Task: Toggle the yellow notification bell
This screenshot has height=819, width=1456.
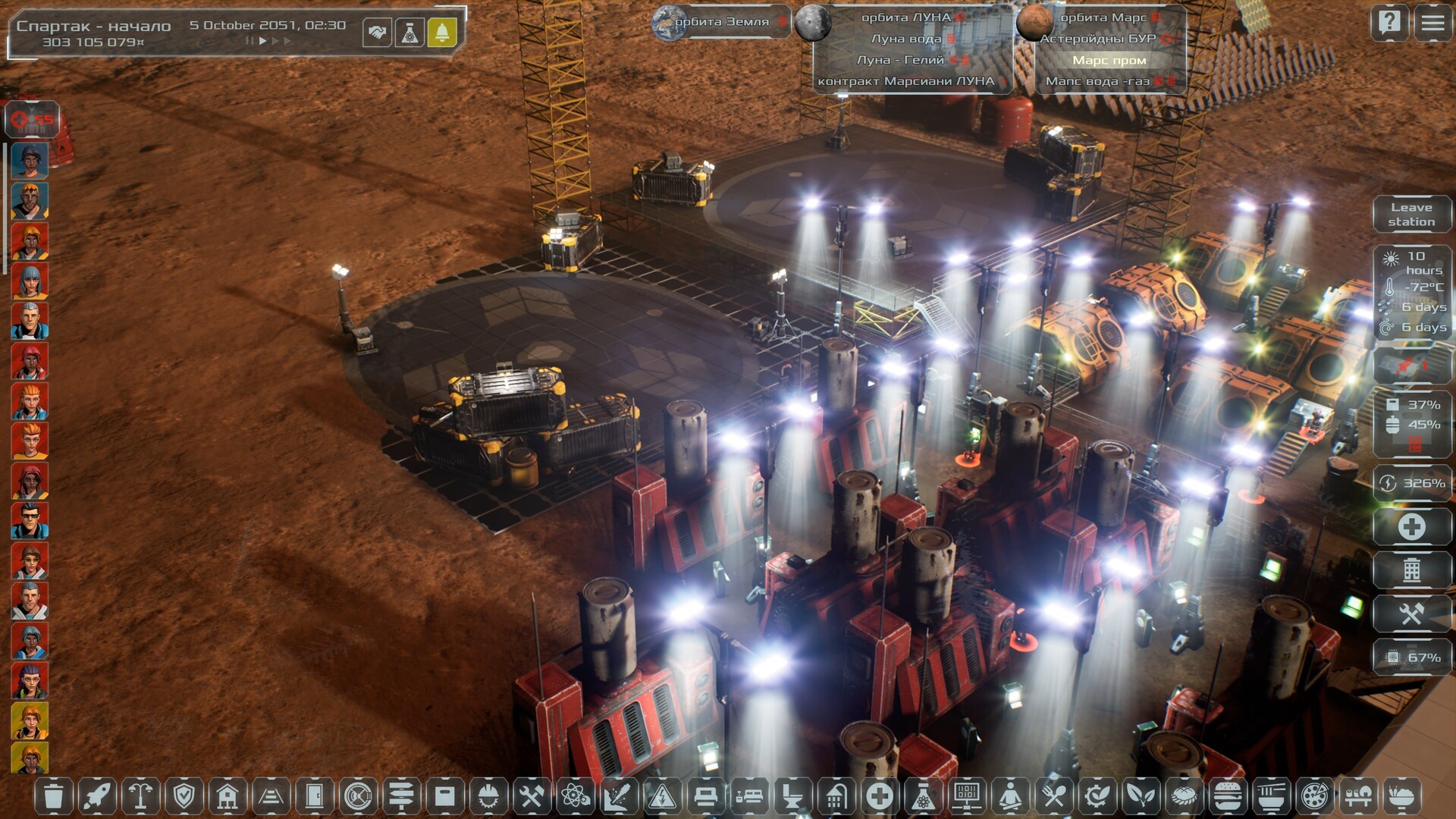Action: coord(442,33)
